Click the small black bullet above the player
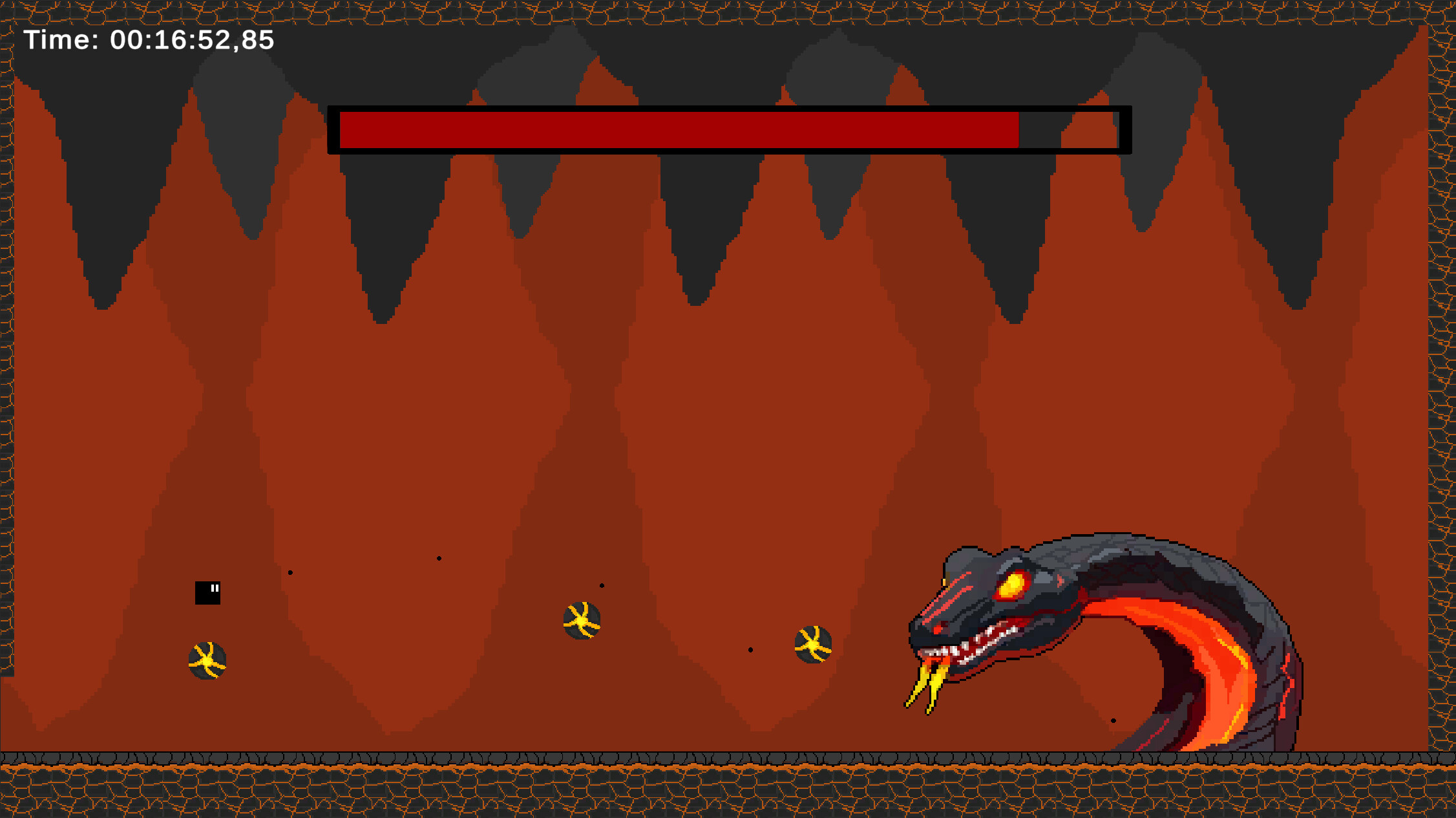The height and width of the screenshot is (818, 1456). [290, 571]
